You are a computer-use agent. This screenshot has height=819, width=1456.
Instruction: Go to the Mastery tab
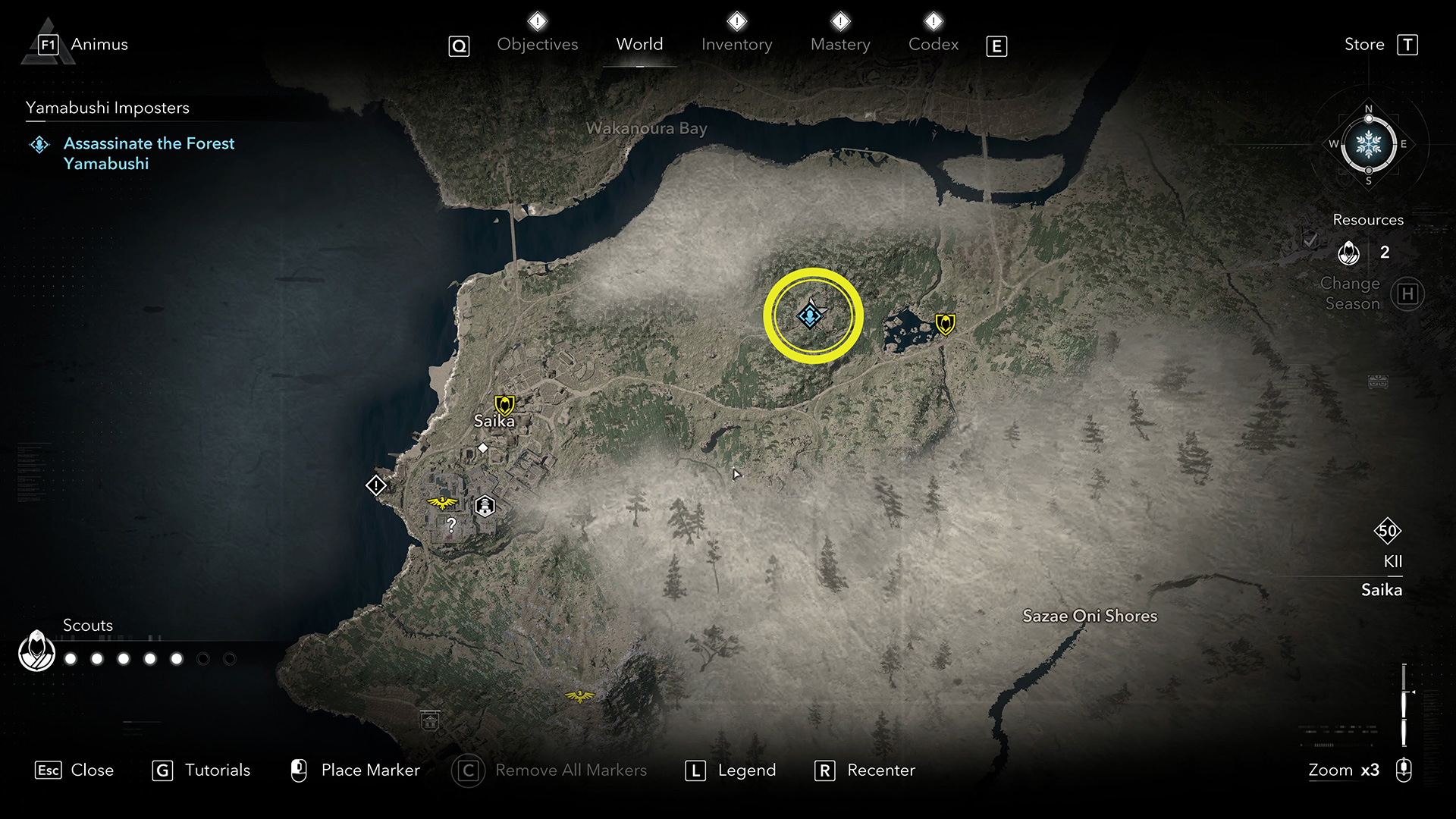[x=840, y=45]
